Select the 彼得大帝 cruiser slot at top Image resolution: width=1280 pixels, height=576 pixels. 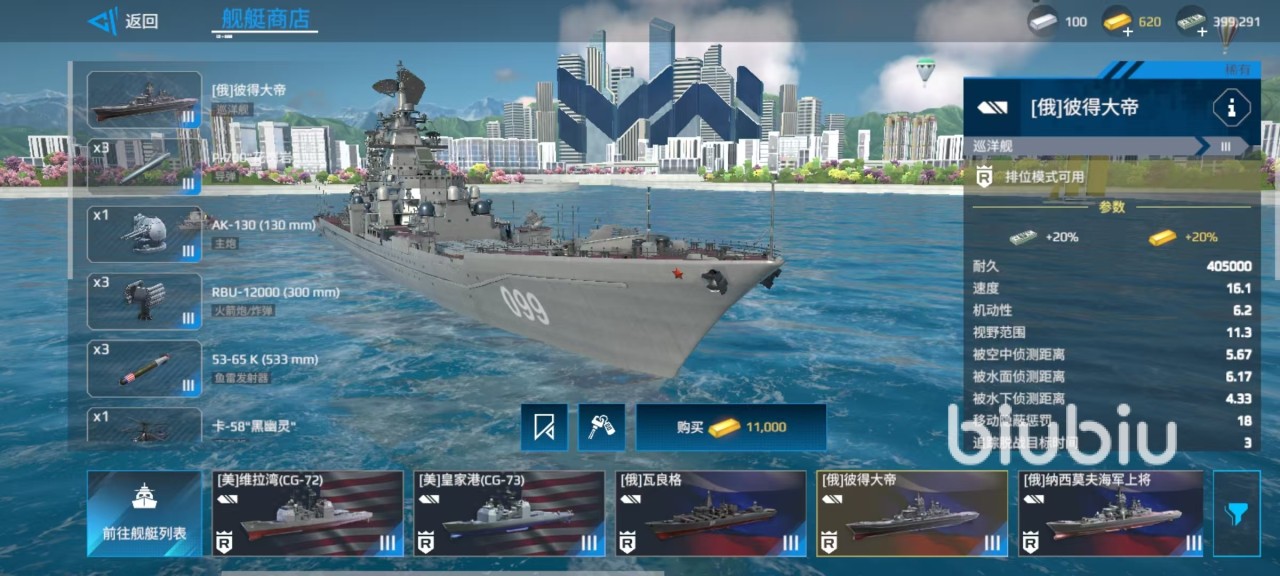[144, 99]
